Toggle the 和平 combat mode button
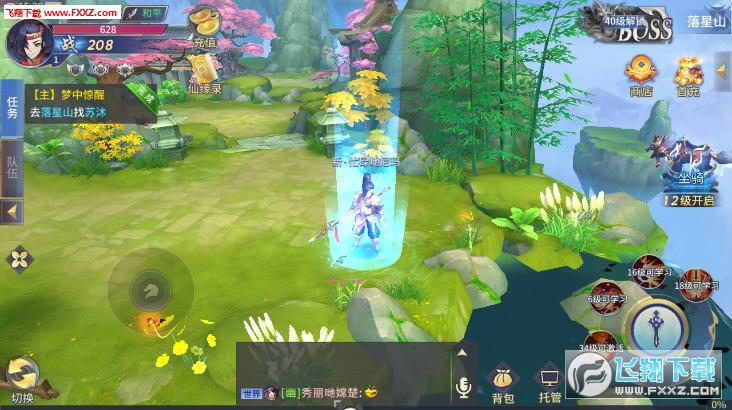Viewport: 732px width, 410px height. pos(147,13)
